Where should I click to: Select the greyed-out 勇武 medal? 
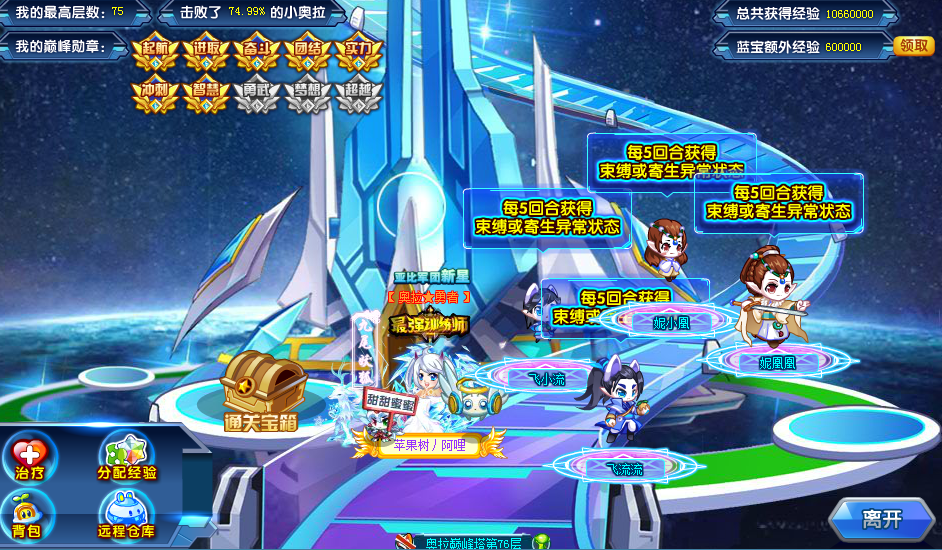(x=257, y=93)
